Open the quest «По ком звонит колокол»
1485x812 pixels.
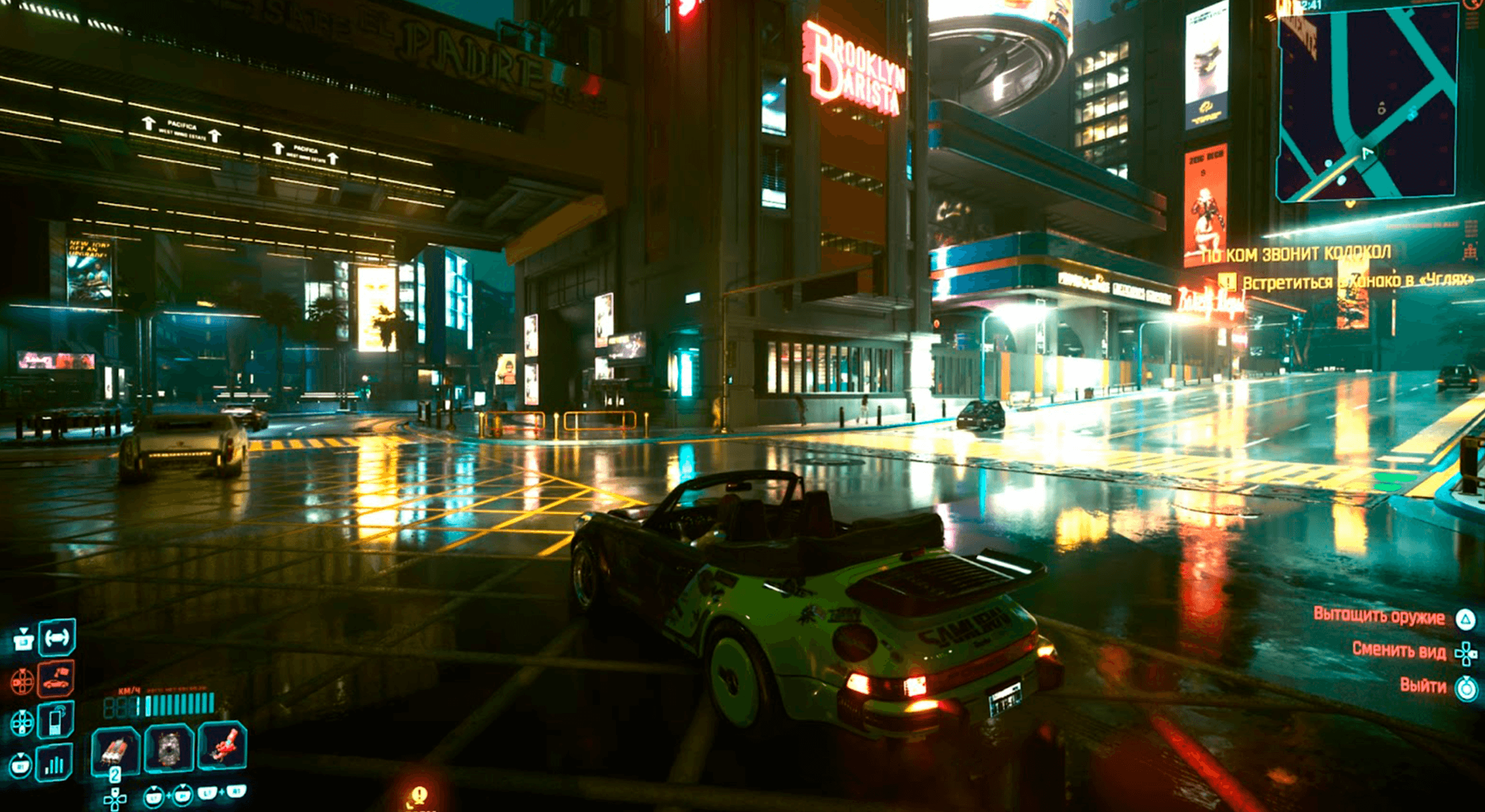coord(1296,253)
